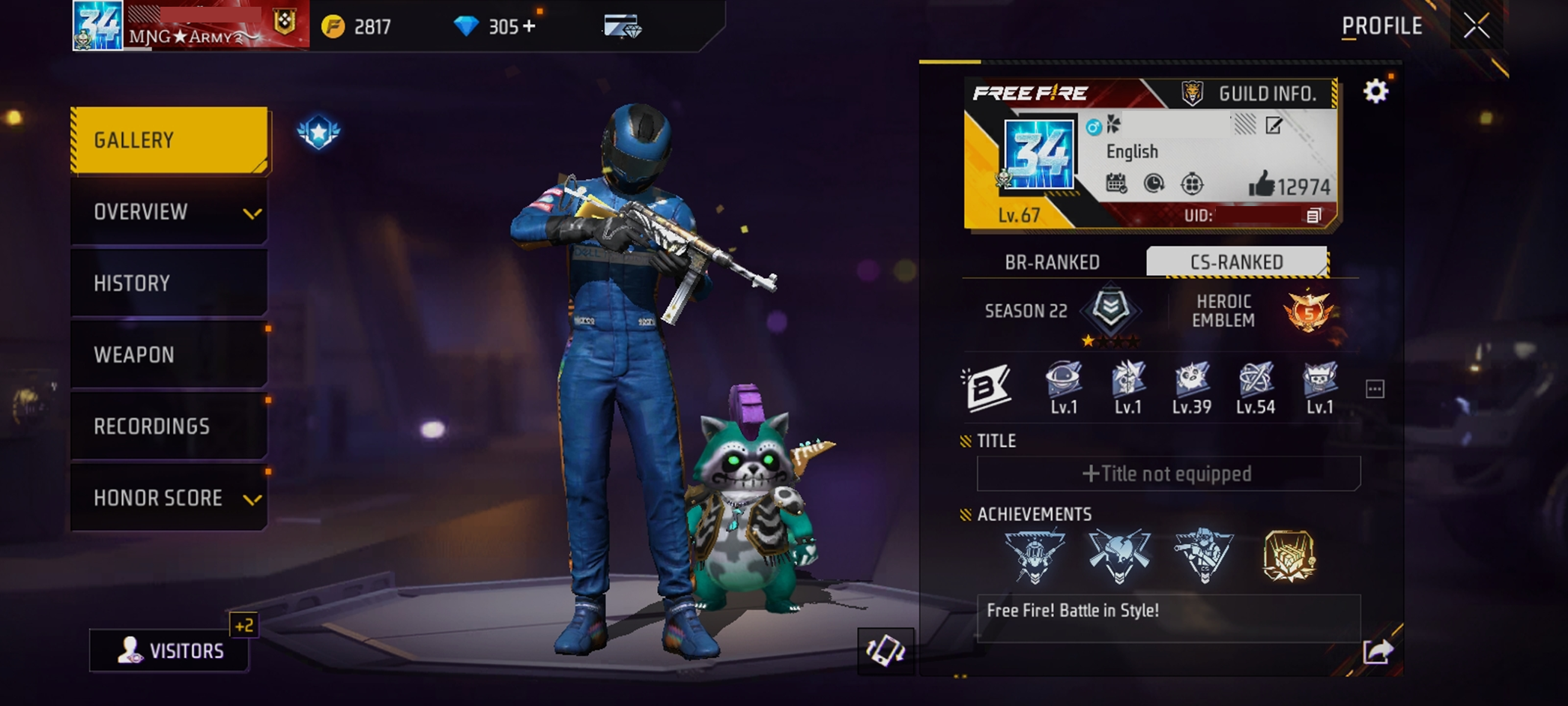The height and width of the screenshot is (706, 1568).
Task: Open the History menu
Action: 169,283
